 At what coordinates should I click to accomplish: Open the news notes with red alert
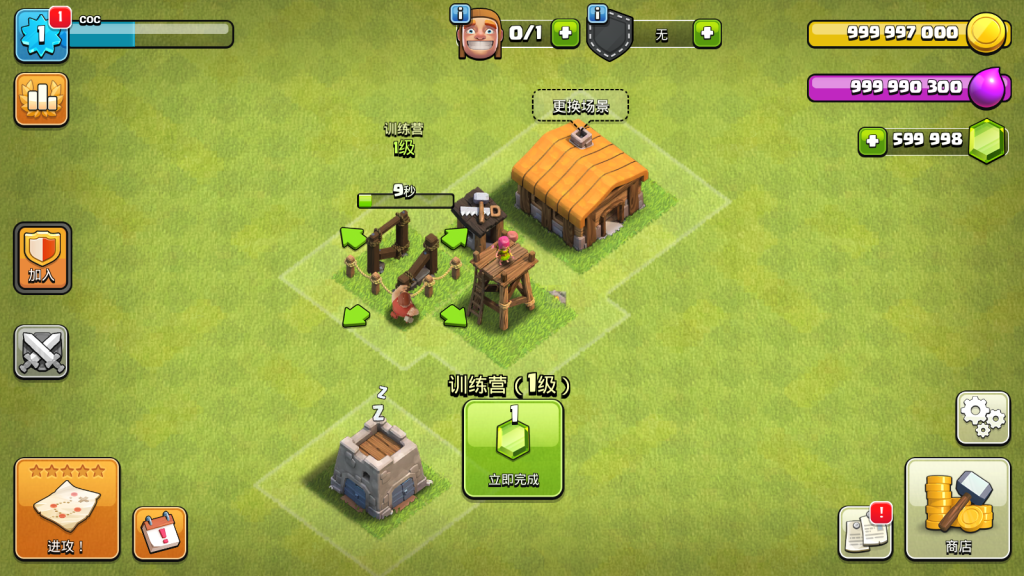[864, 532]
